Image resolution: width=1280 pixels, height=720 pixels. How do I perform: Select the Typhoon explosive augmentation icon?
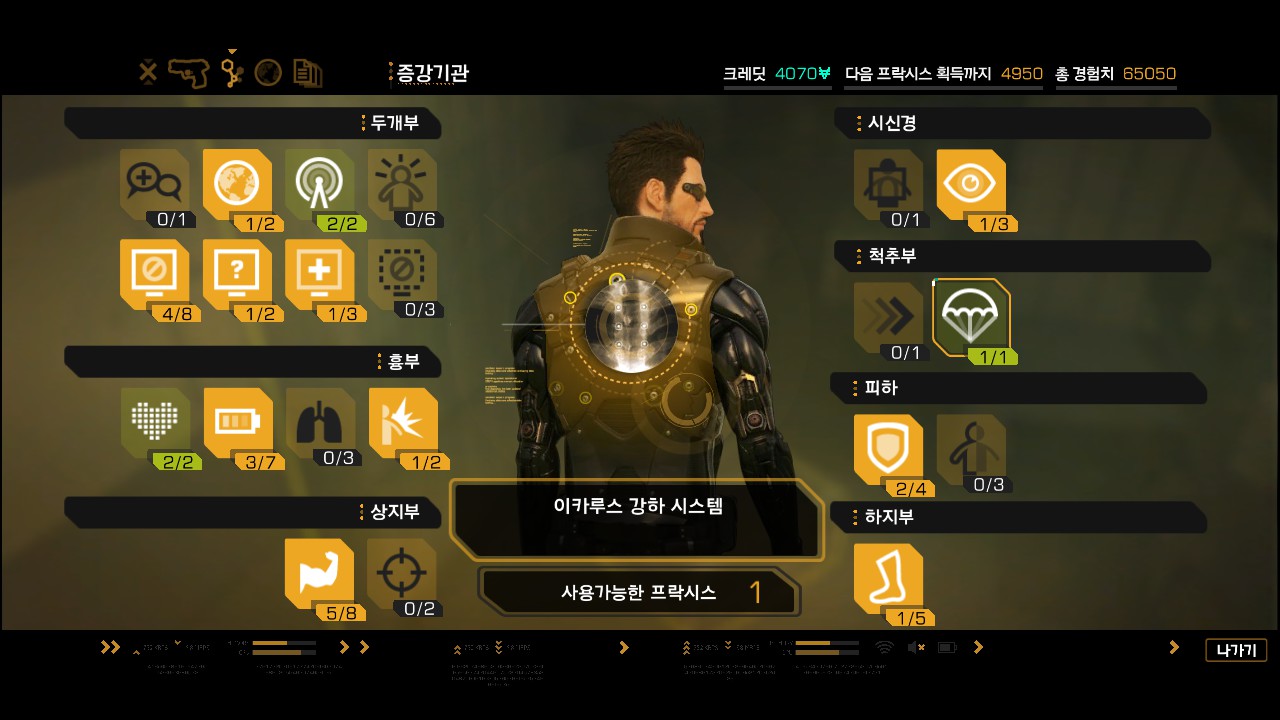point(403,423)
